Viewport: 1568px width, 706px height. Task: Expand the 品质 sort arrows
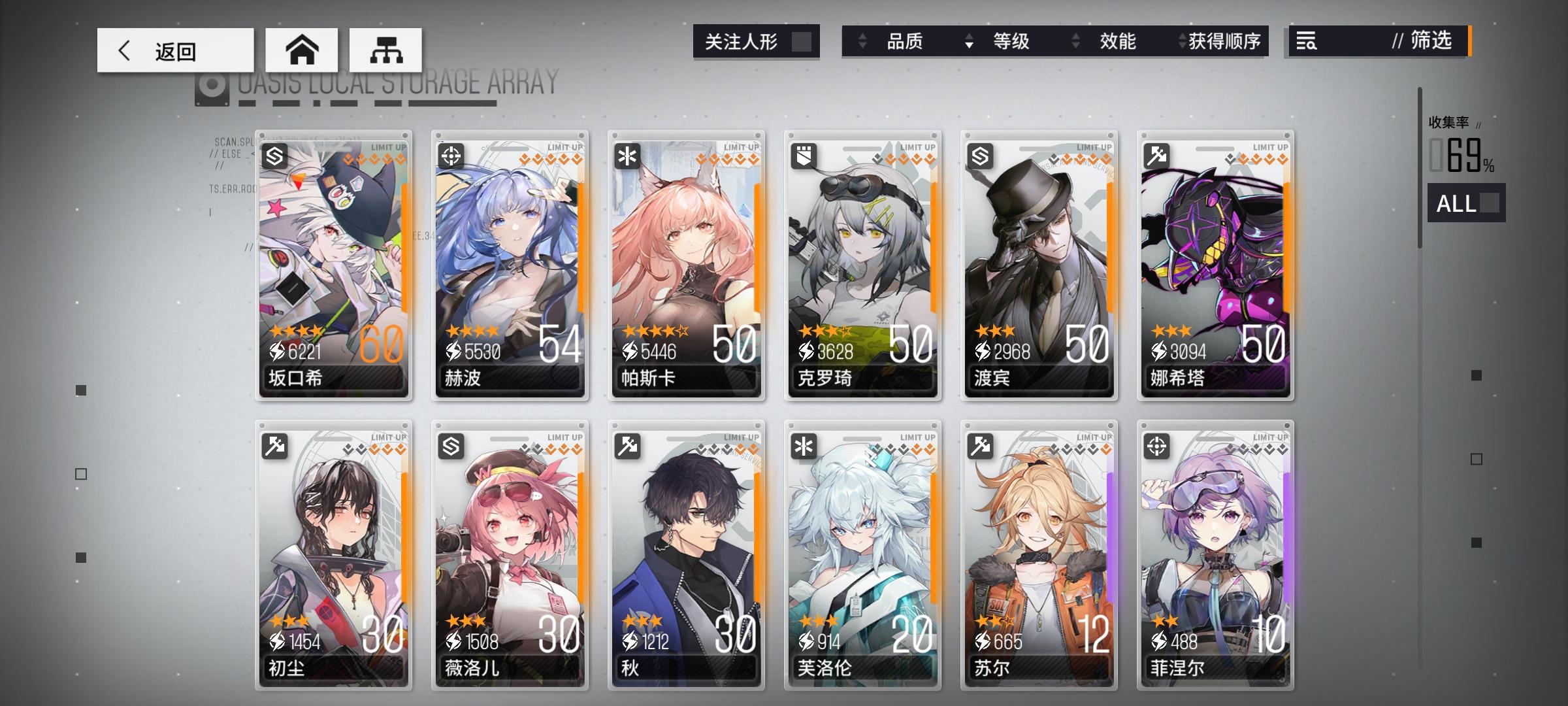(x=862, y=41)
